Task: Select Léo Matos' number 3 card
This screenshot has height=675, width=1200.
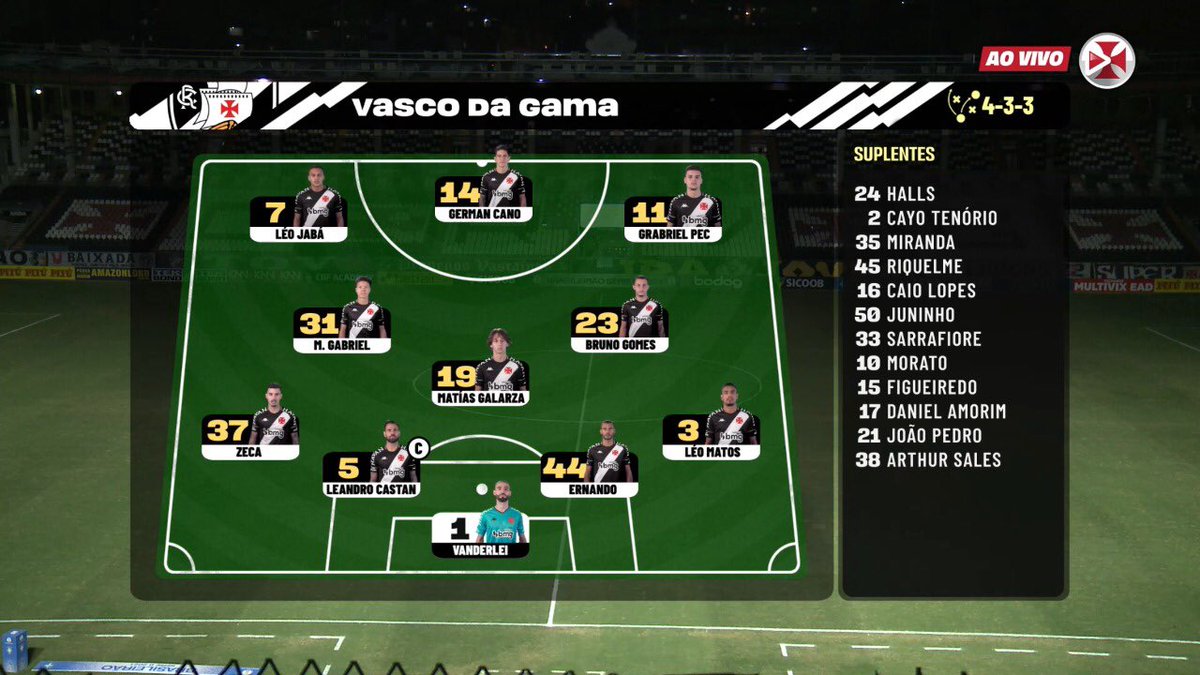Action: (x=711, y=436)
